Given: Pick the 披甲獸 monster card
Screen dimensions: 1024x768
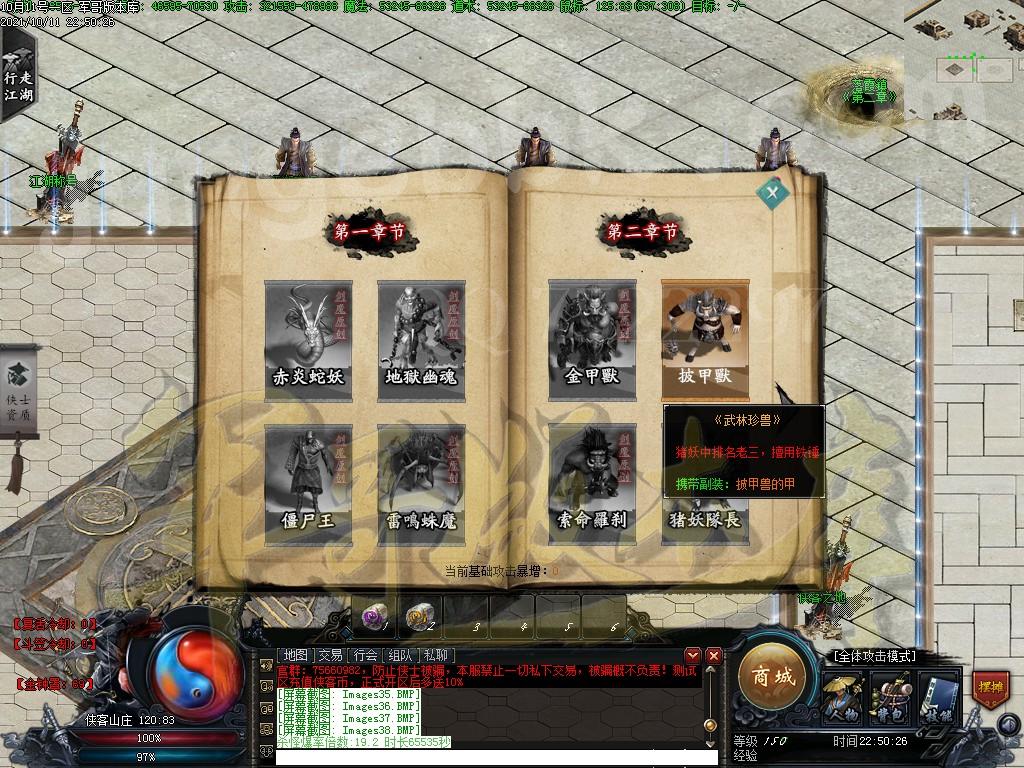Looking at the screenshot, I should (705, 337).
